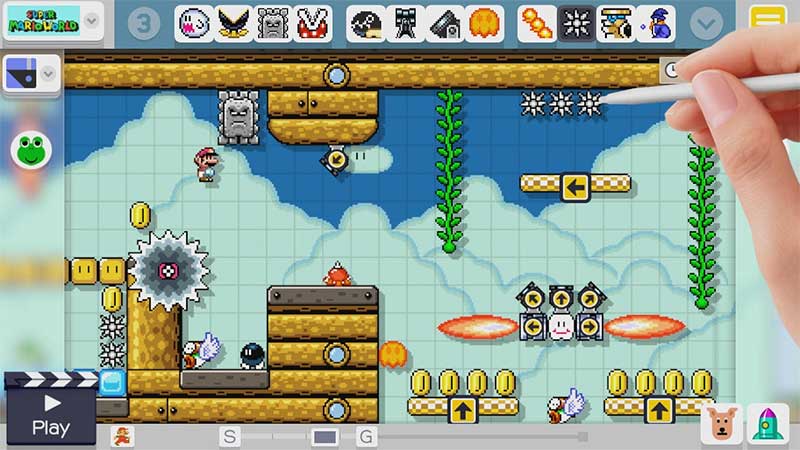
Task: Pick the fire bar palette item
Action: [x=537, y=23]
